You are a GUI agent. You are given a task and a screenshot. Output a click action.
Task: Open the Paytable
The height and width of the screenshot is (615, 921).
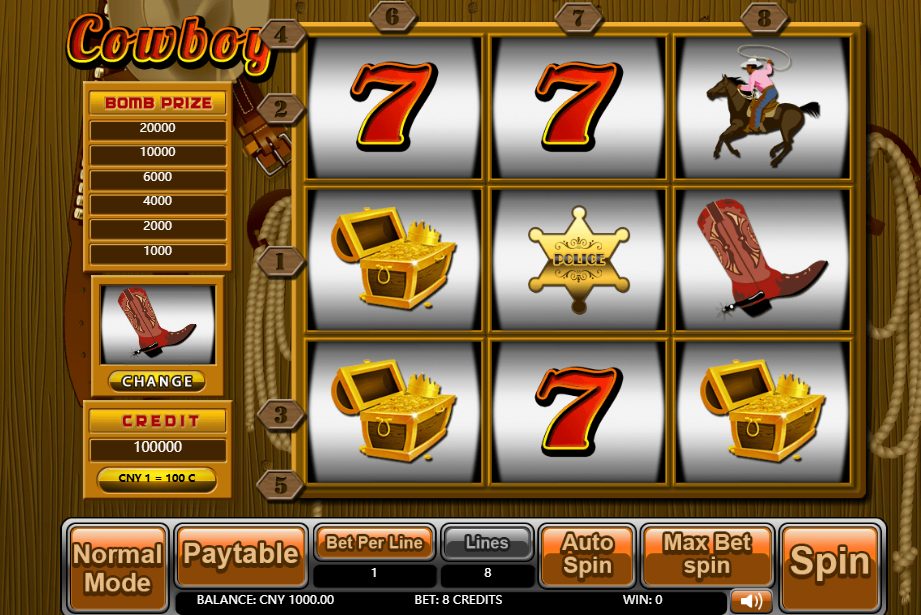(x=241, y=554)
